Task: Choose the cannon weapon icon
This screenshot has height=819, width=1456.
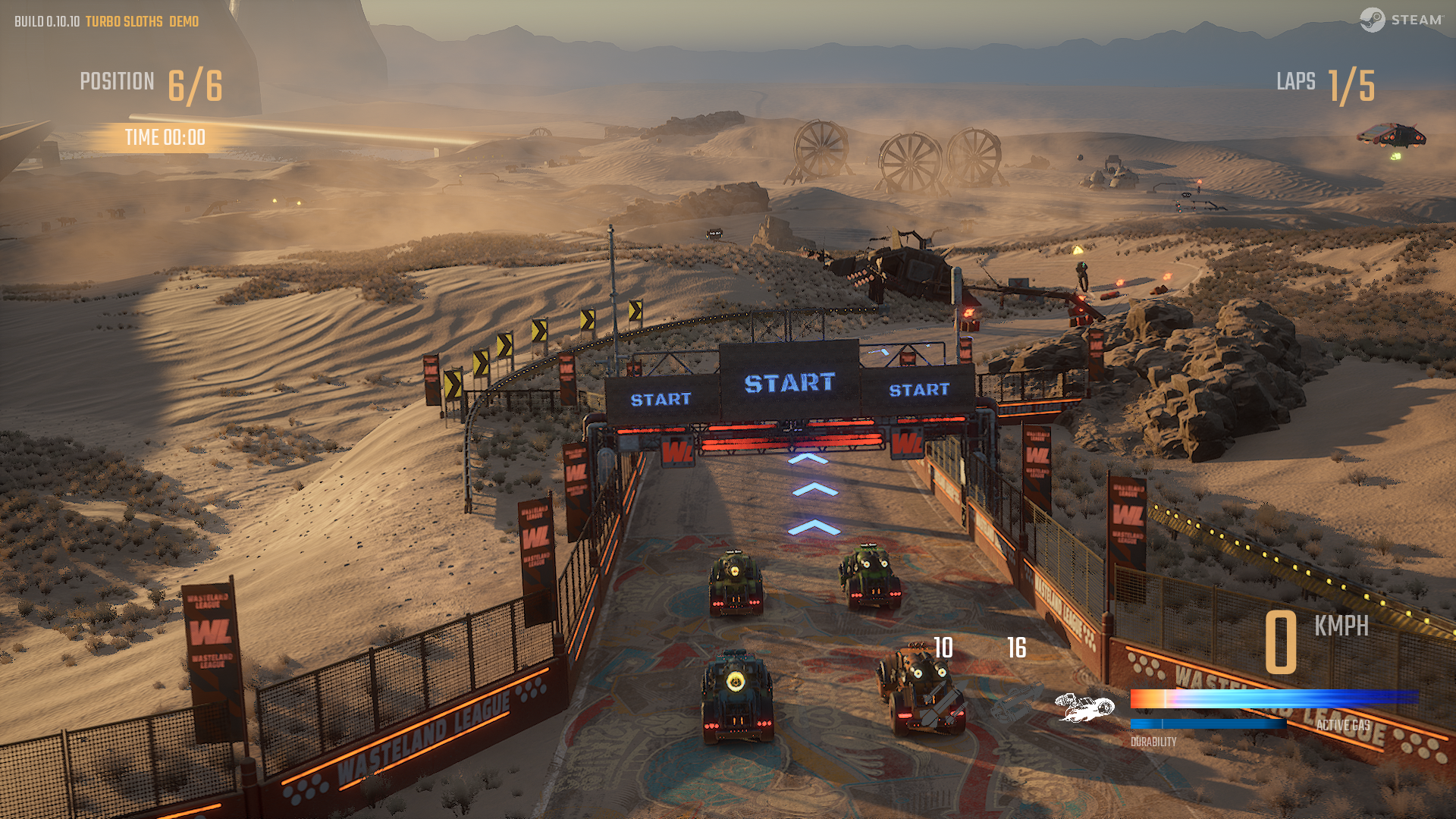Action: tap(1016, 703)
